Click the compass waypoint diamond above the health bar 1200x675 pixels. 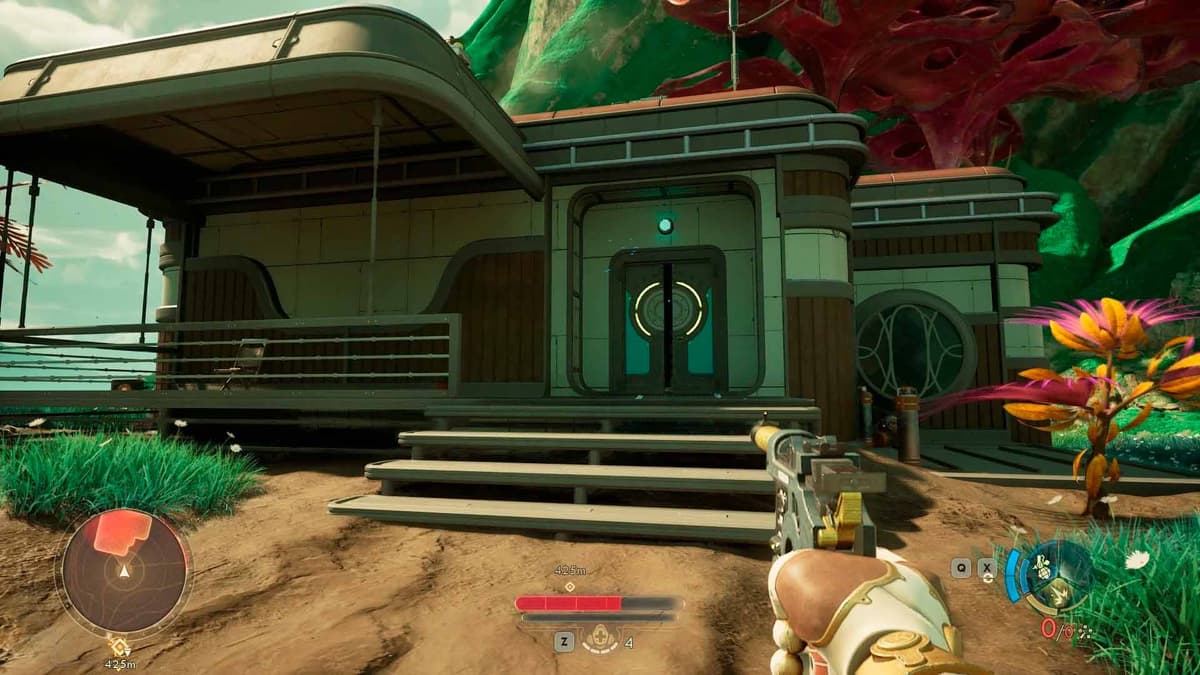point(569,587)
